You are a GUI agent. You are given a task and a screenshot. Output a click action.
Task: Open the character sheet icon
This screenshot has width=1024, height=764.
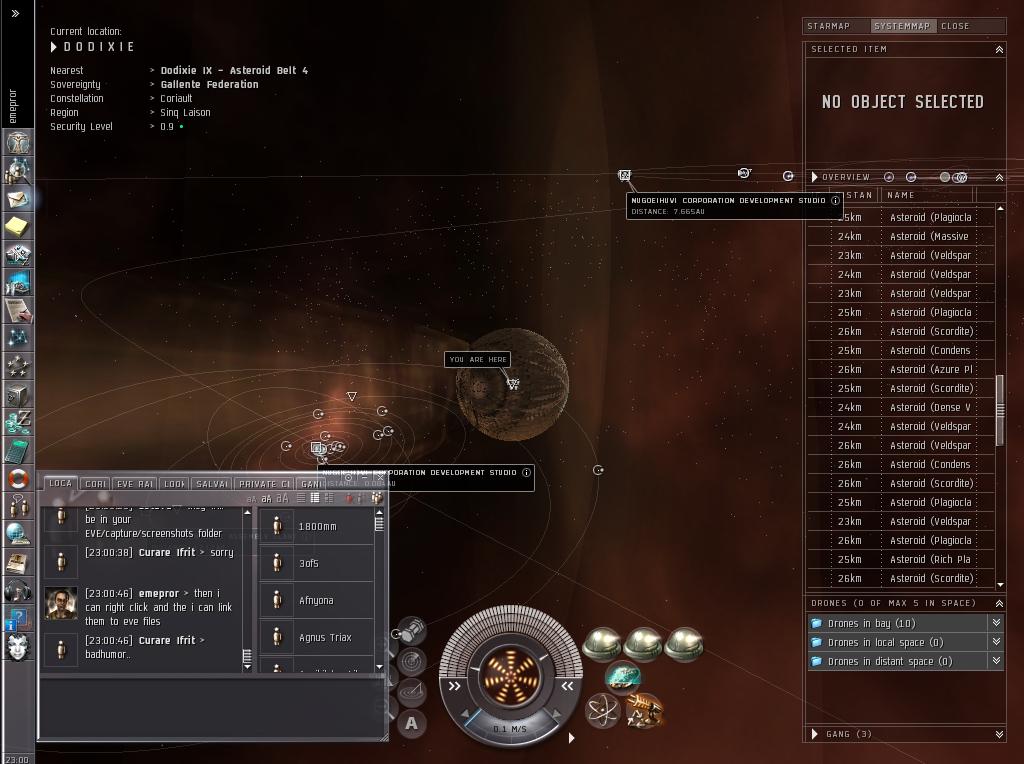[x=18, y=144]
